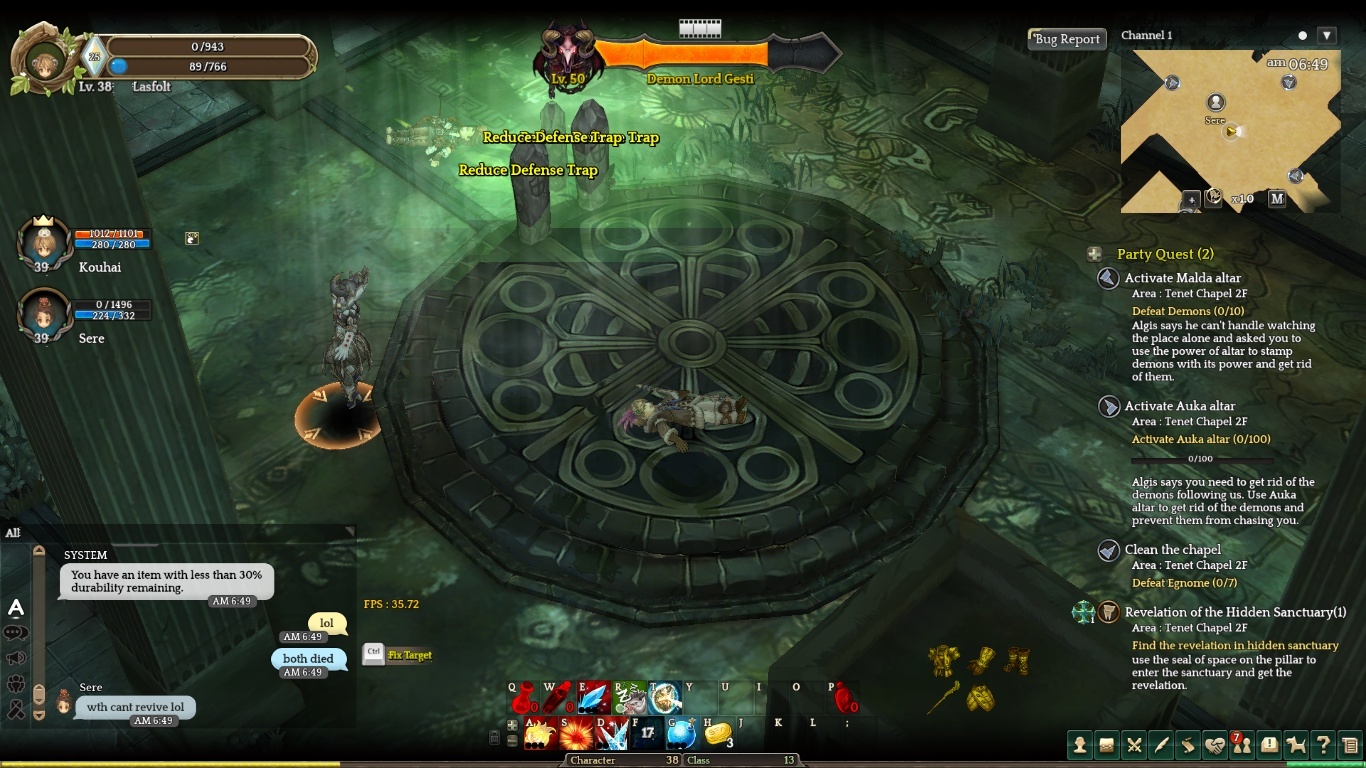Expand the Party Quest list
Screen dimensions: 1366x768
[1095, 254]
